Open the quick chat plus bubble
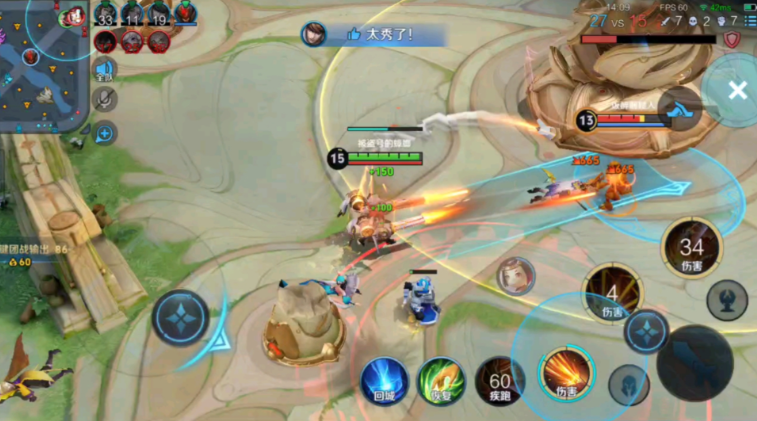Image resolution: width=757 pixels, height=421 pixels. pyautogui.click(x=104, y=132)
